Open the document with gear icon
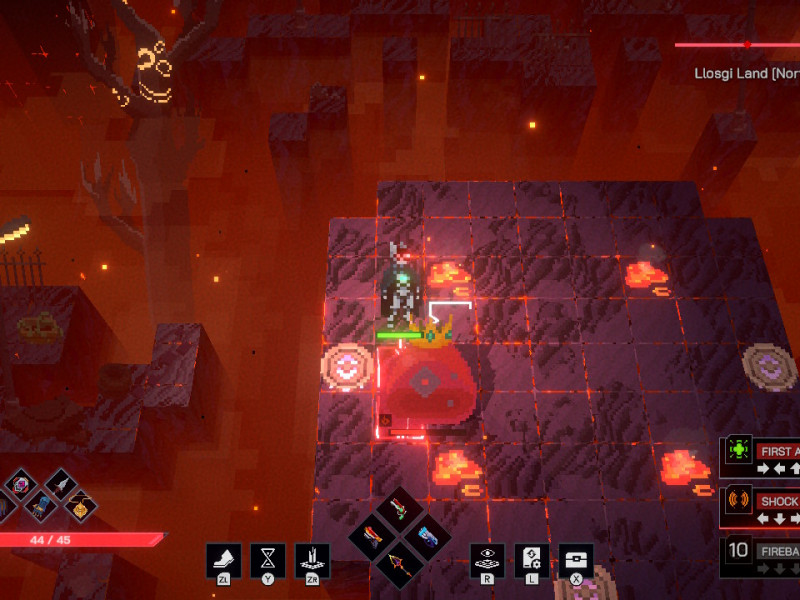 pos(531,560)
